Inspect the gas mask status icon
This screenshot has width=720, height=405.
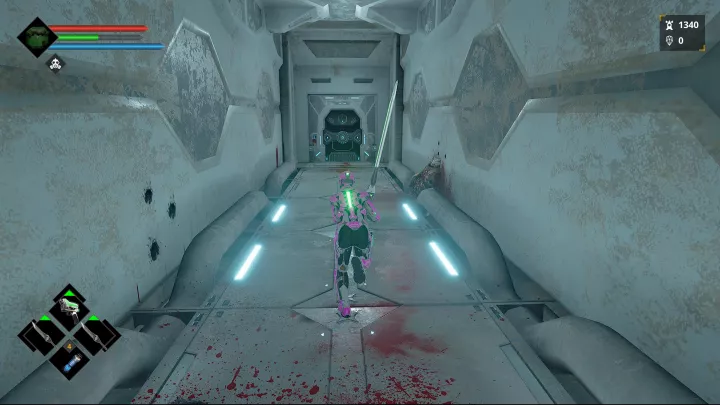pos(57,64)
